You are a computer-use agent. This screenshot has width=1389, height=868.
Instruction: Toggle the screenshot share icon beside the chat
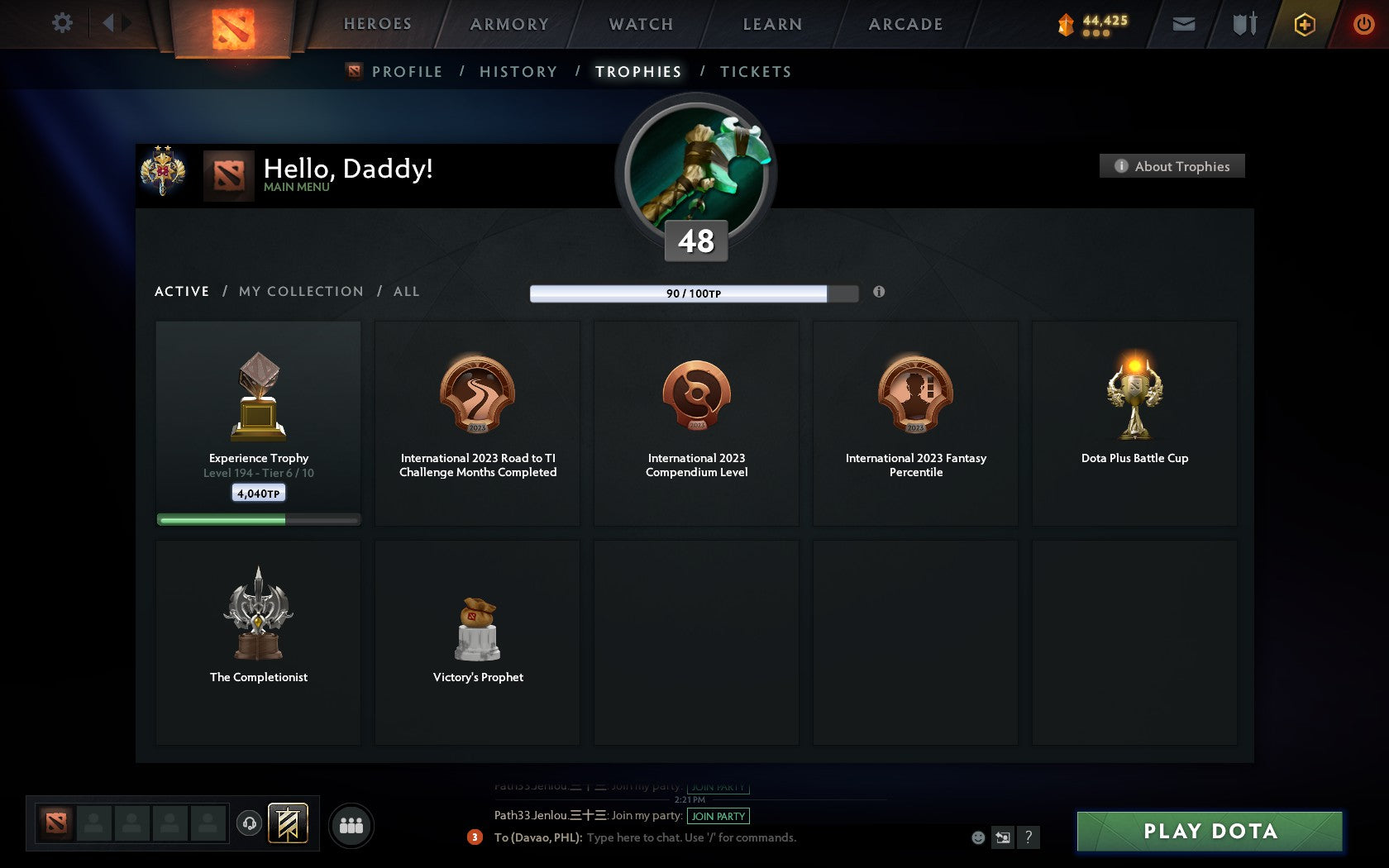(x=1003, y=837)
